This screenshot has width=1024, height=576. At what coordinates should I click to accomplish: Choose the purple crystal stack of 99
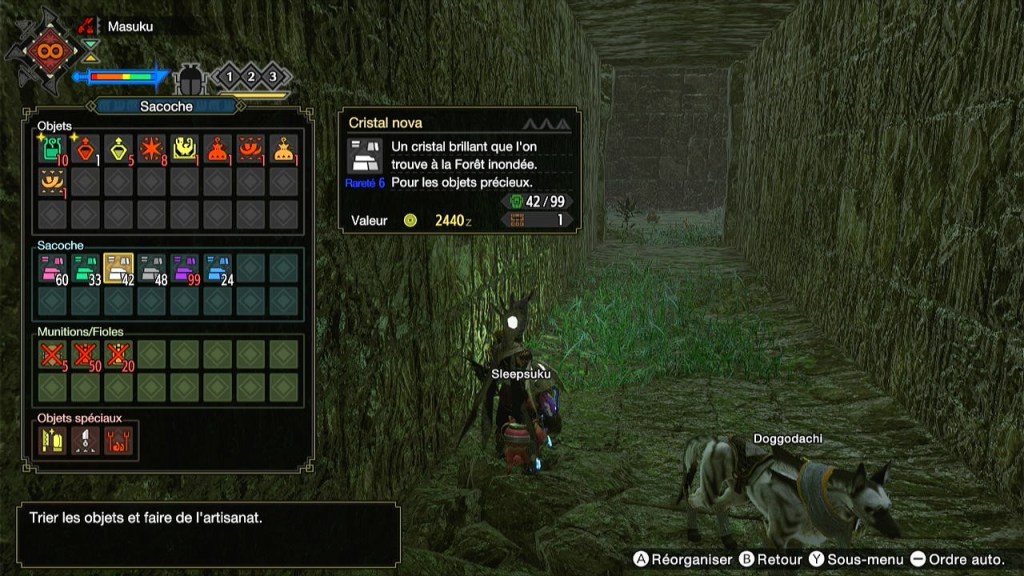coord(185,267)
